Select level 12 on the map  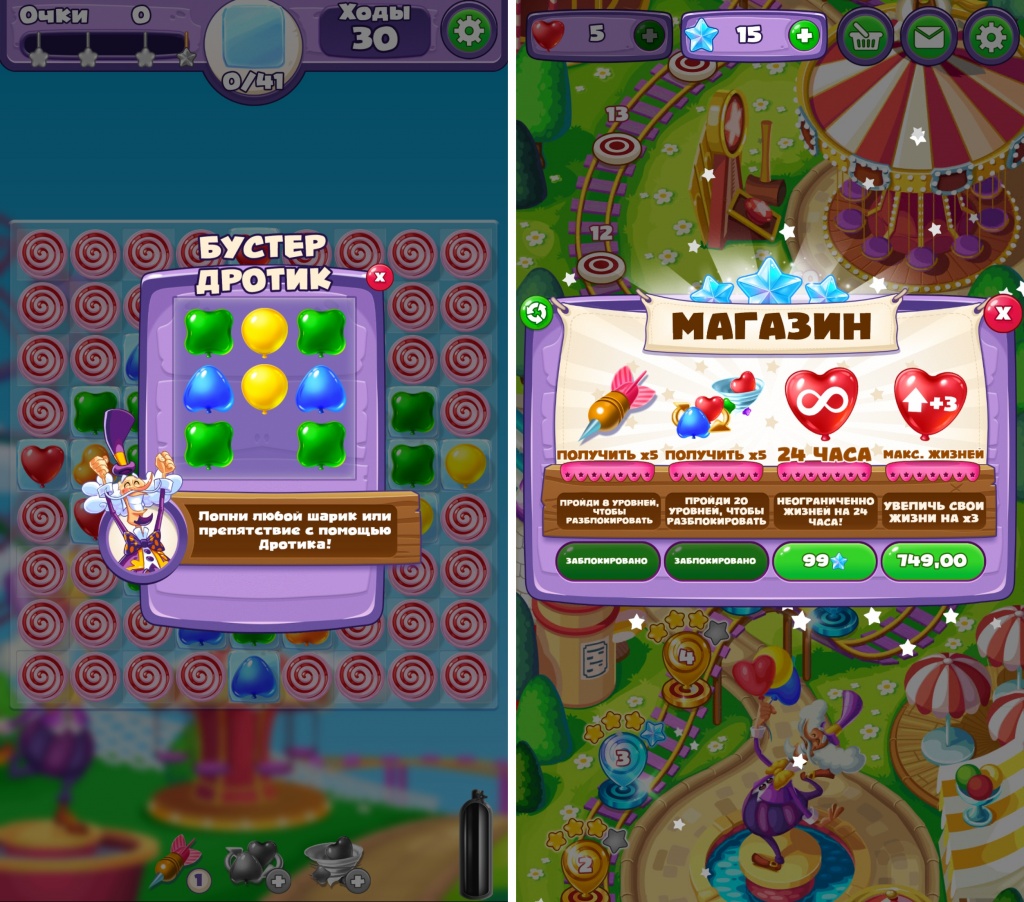pyautogui.click(x=602, y=263)
